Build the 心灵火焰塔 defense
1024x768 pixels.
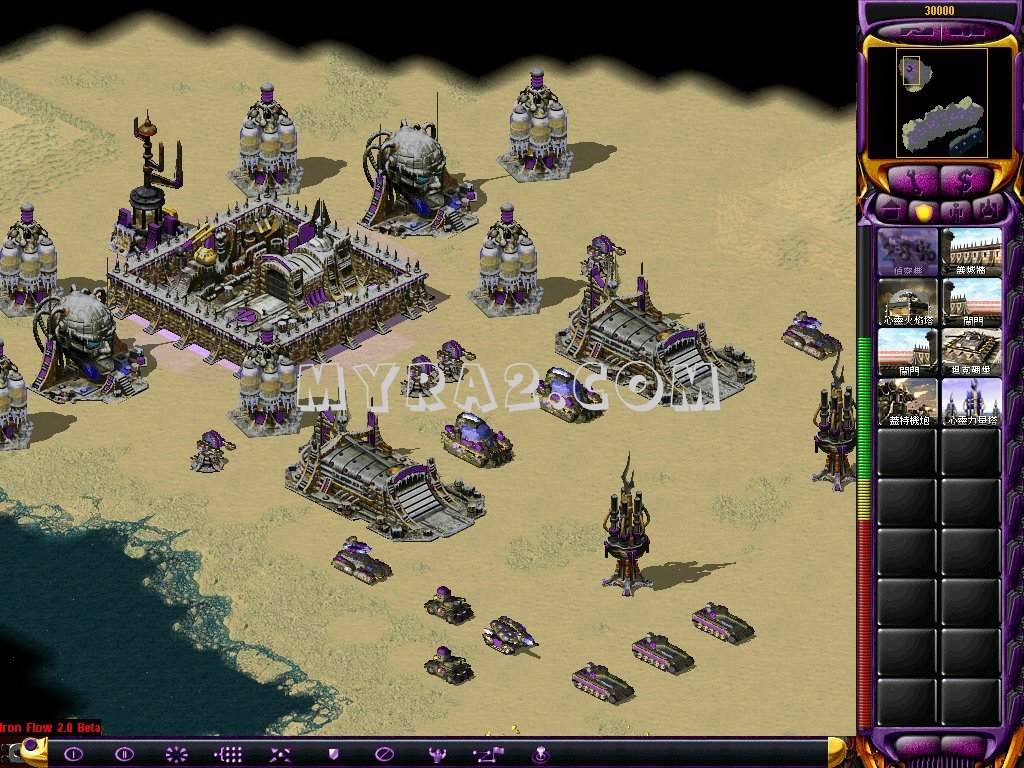click(907, 302)
